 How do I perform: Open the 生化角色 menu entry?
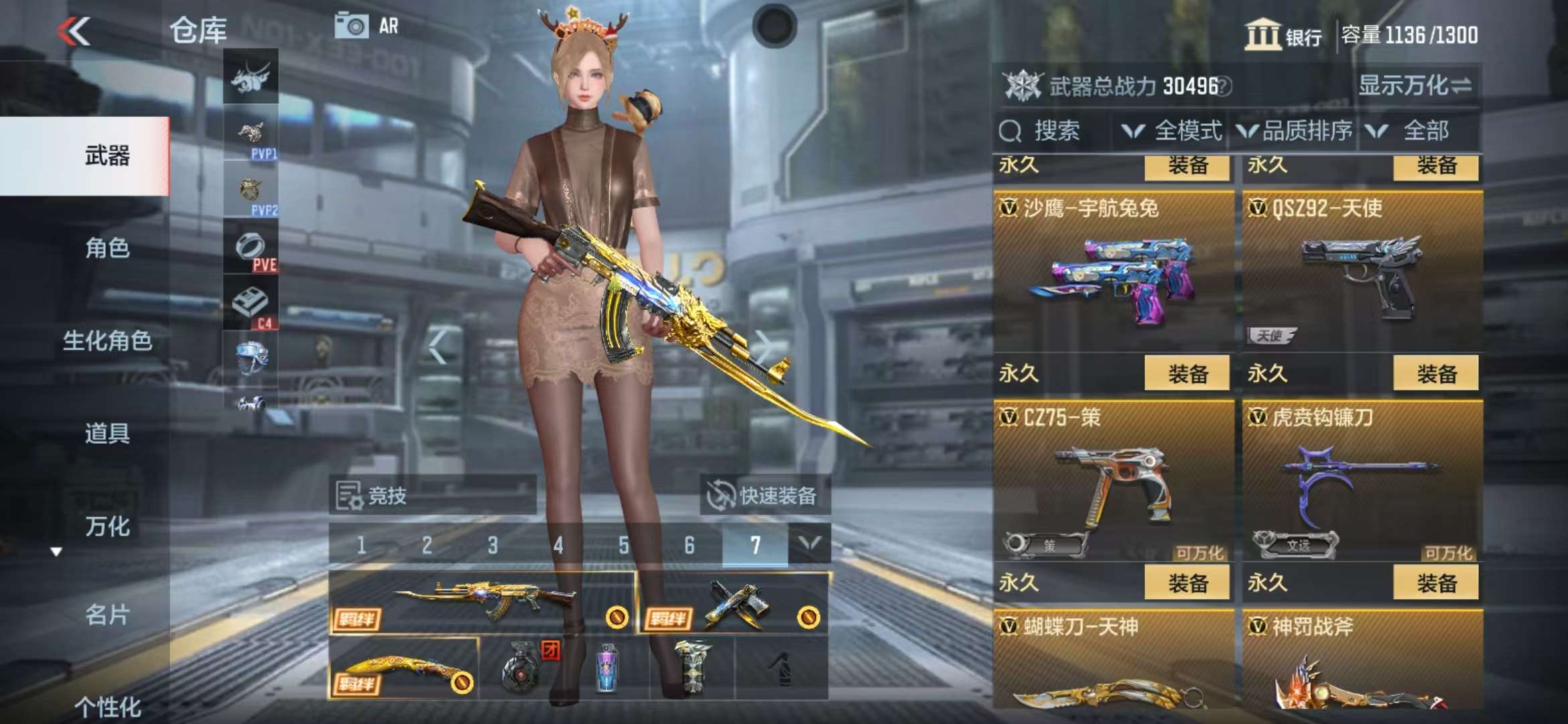click(107, 341)
